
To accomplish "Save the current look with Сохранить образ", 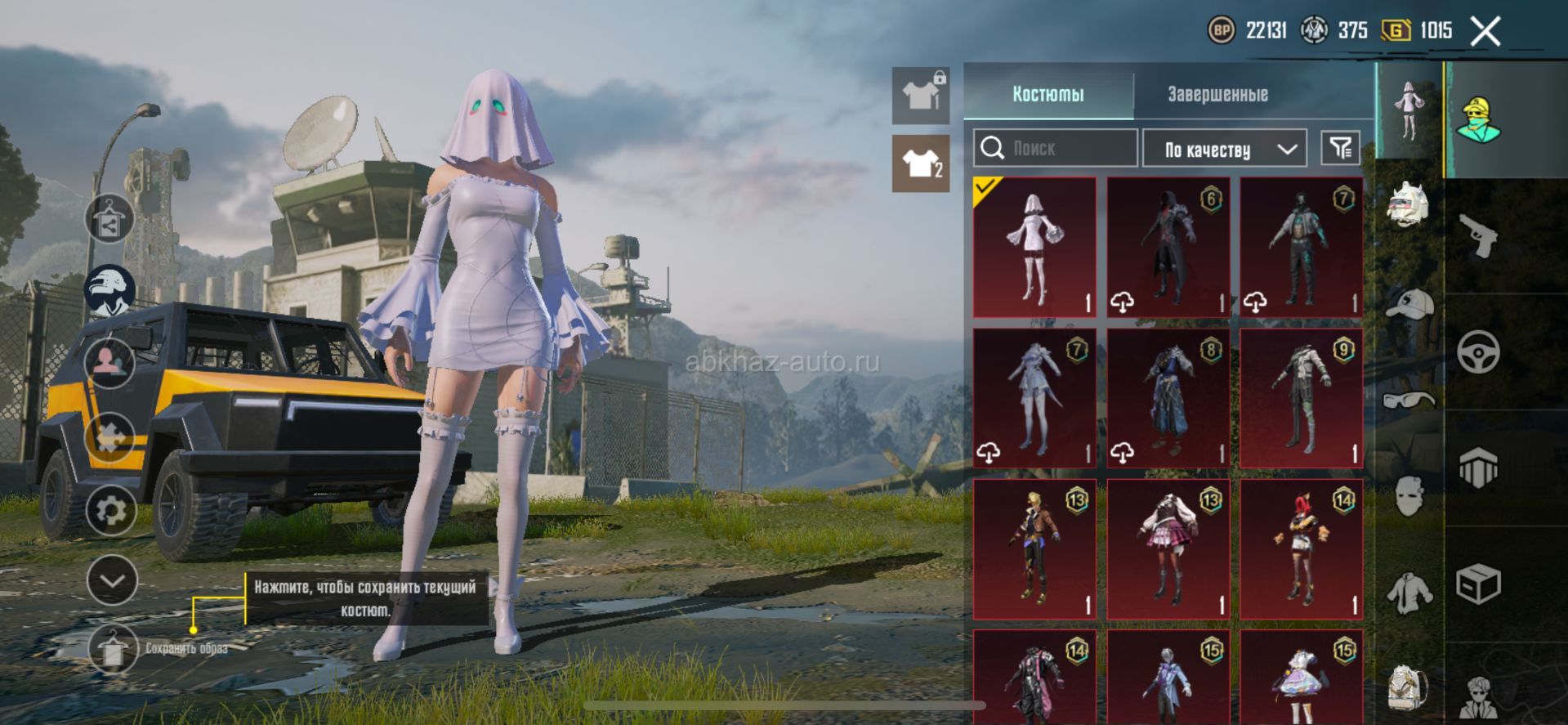I will [x=113, y=649].
